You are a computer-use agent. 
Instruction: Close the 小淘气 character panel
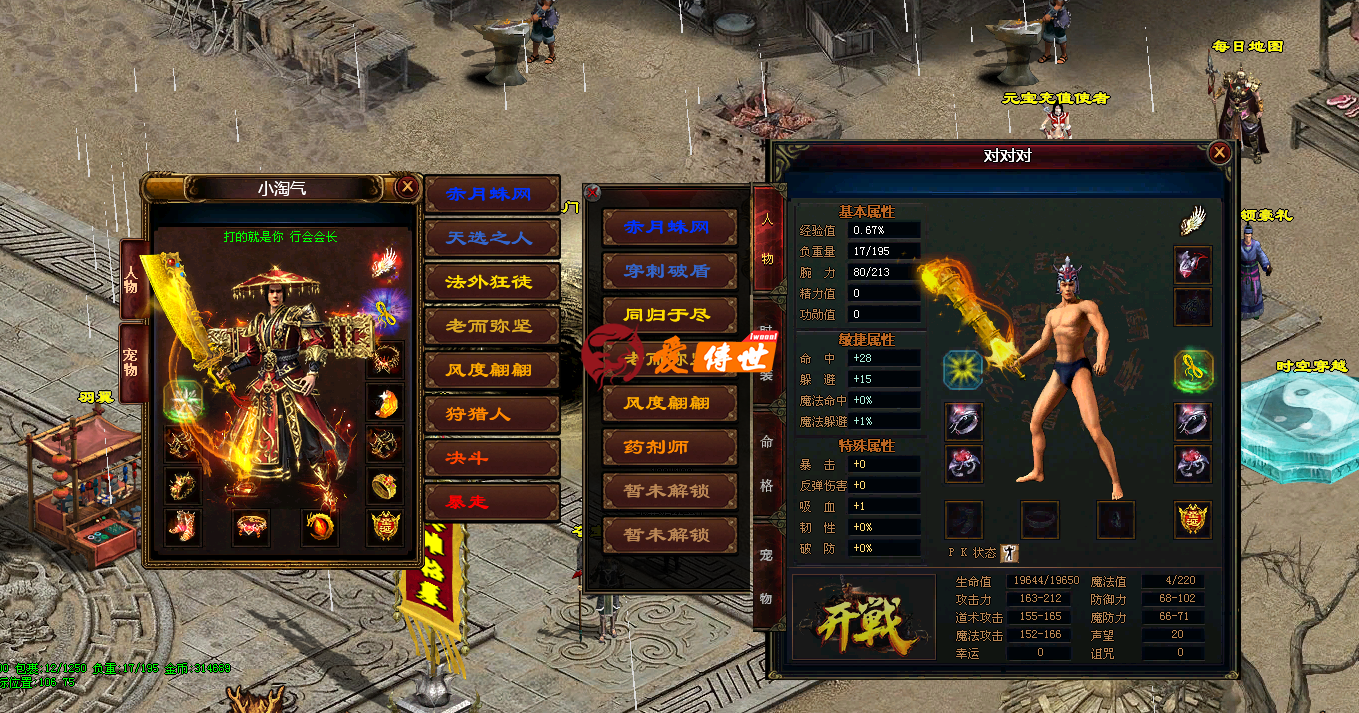click(406, 187)
